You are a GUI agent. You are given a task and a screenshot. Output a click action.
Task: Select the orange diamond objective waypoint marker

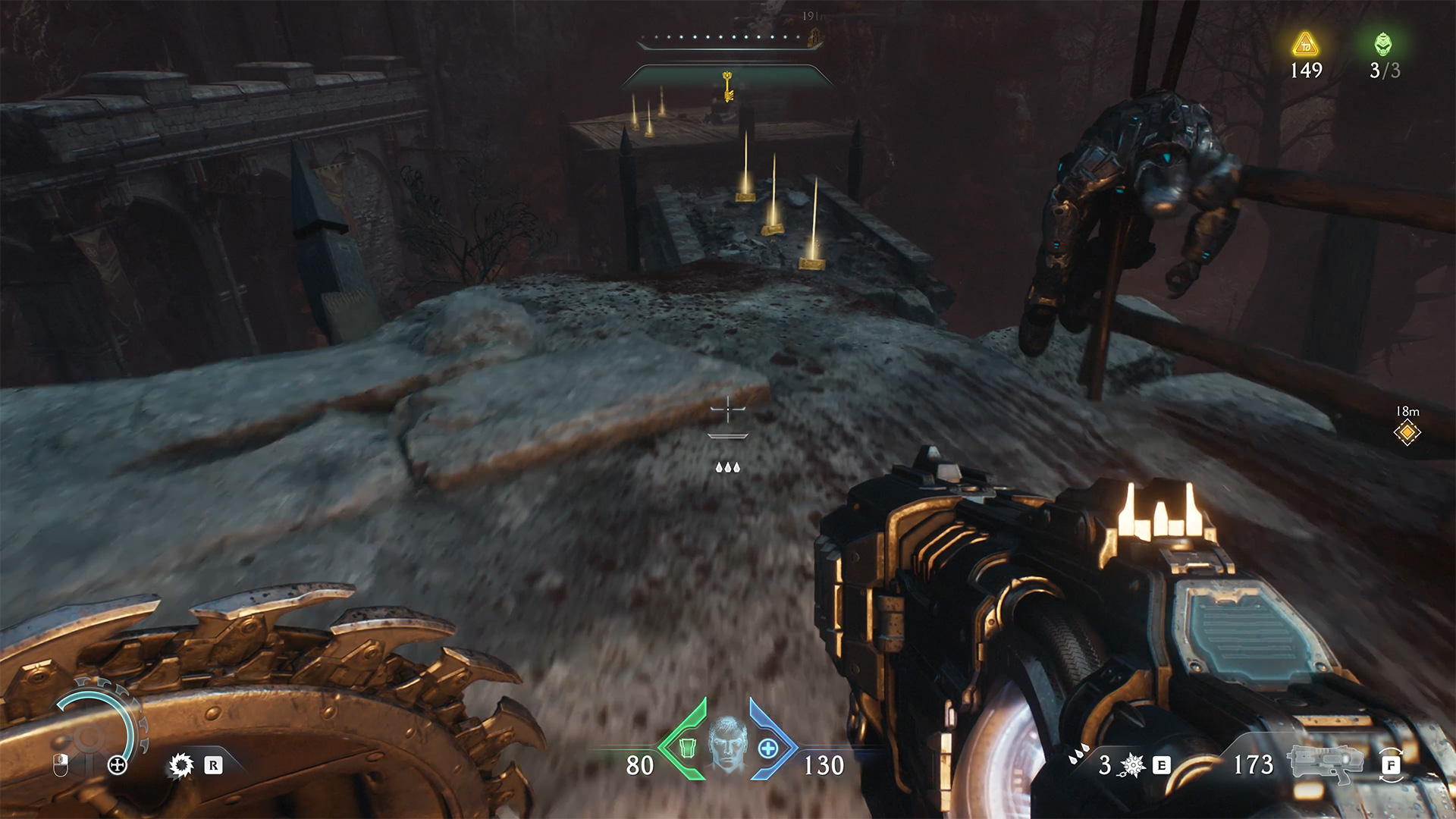point(1407,432)
